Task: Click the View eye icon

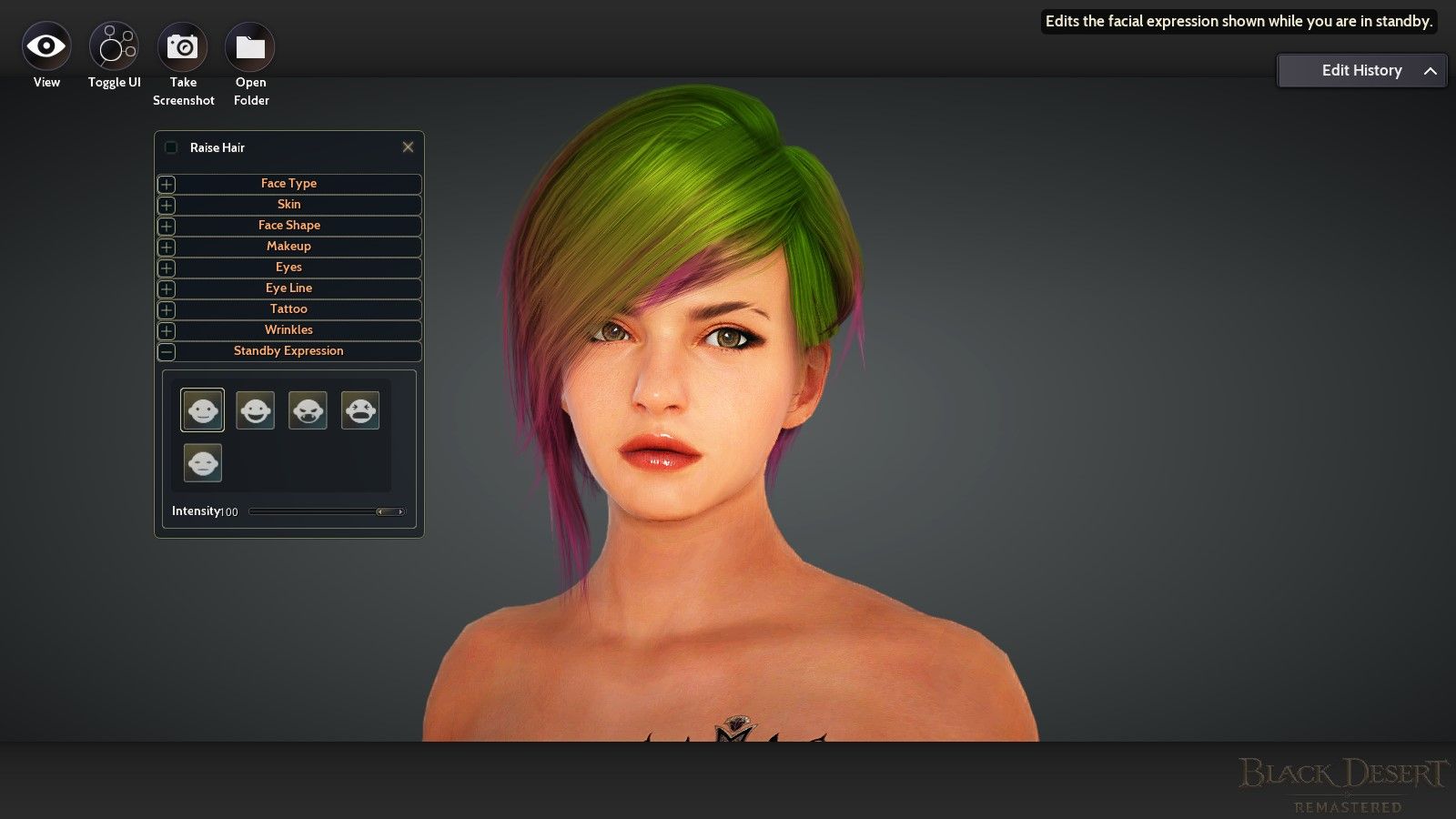Action: (45, 45)
